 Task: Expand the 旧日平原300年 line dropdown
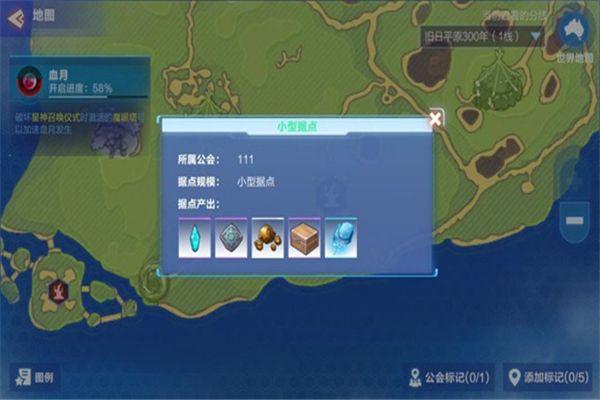point(482,36)
